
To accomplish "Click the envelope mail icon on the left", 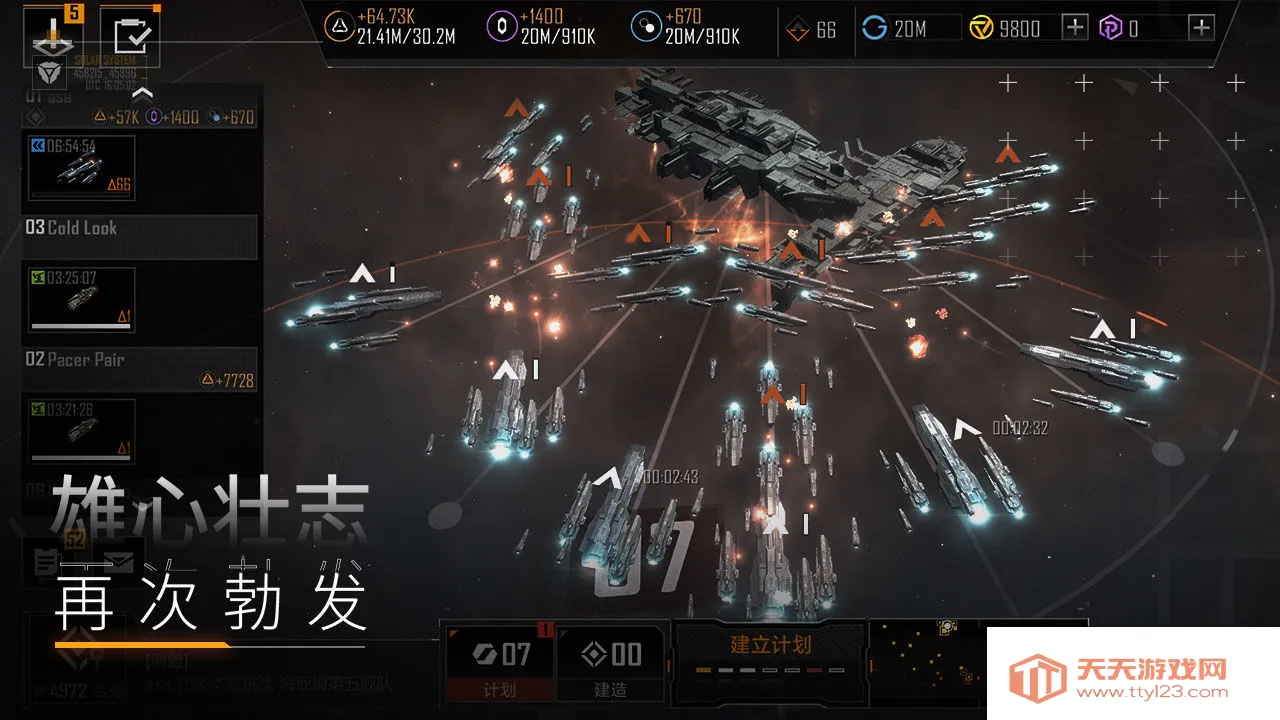I will point(118,562).
